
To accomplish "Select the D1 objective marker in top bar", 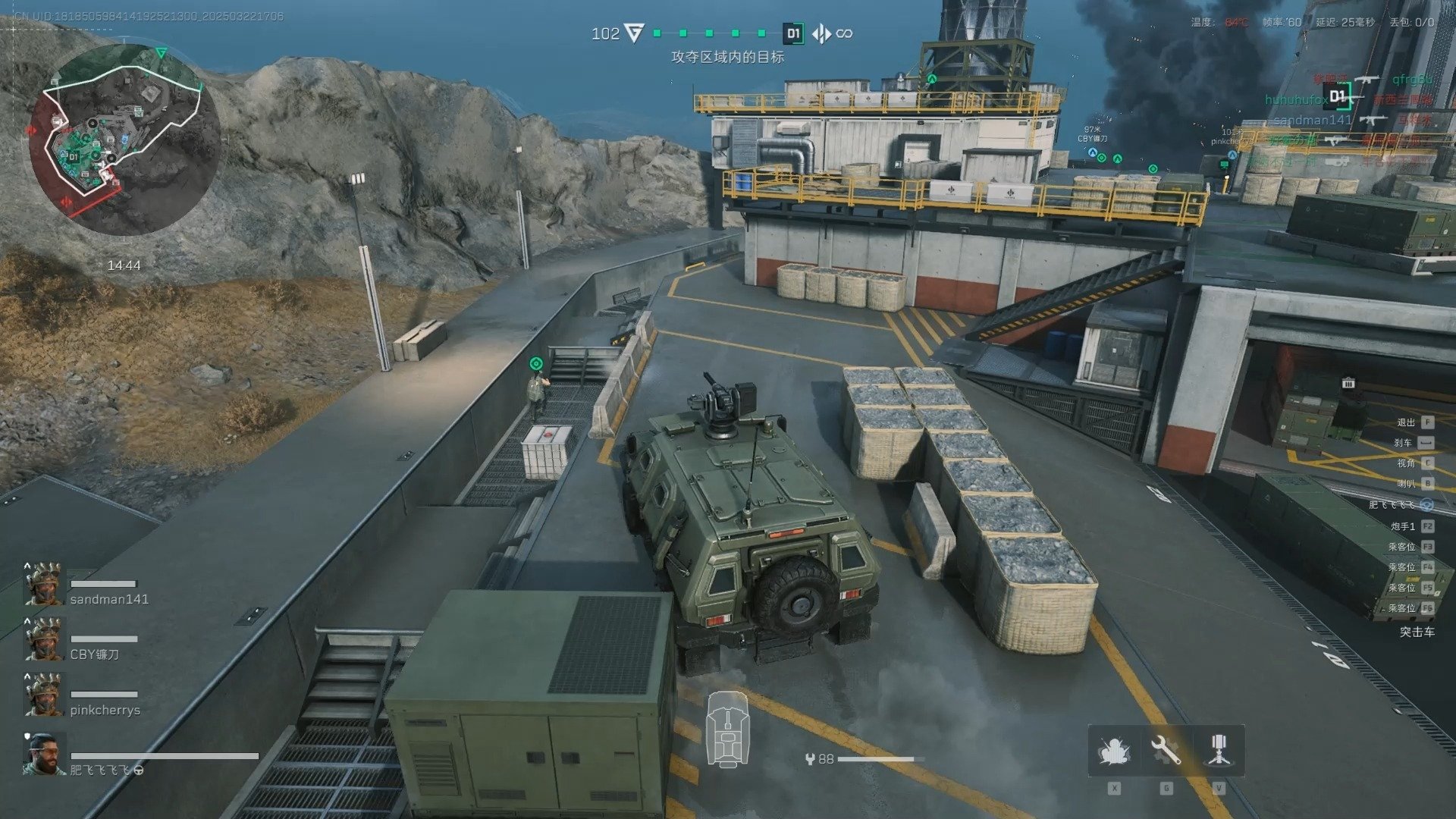I will pos(793,33).
